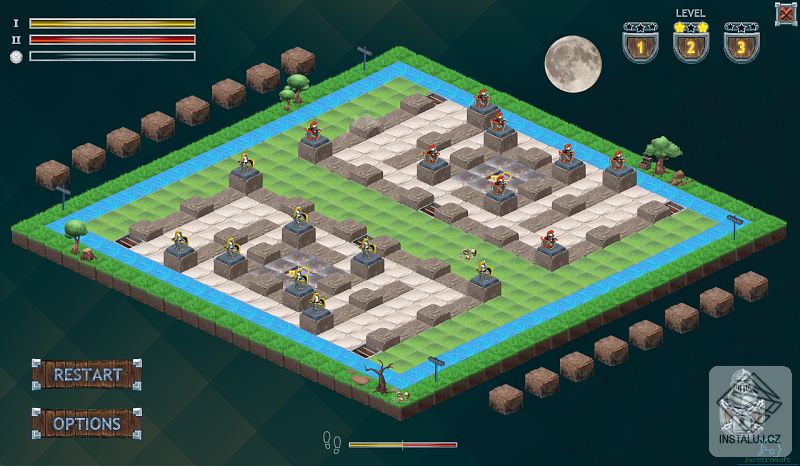Restart the current level

point(87,375)
